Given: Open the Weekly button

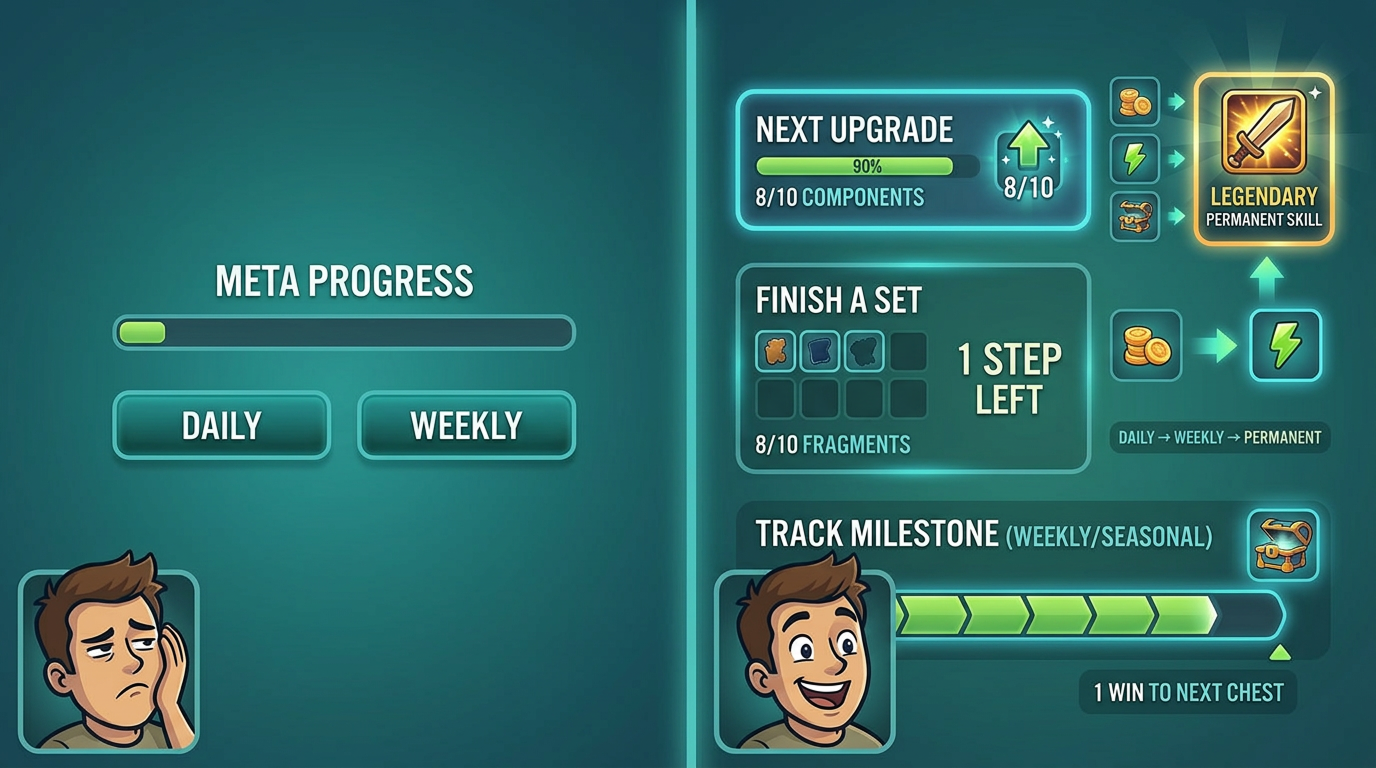Looking at the screenshot, I should coord(466,425).
